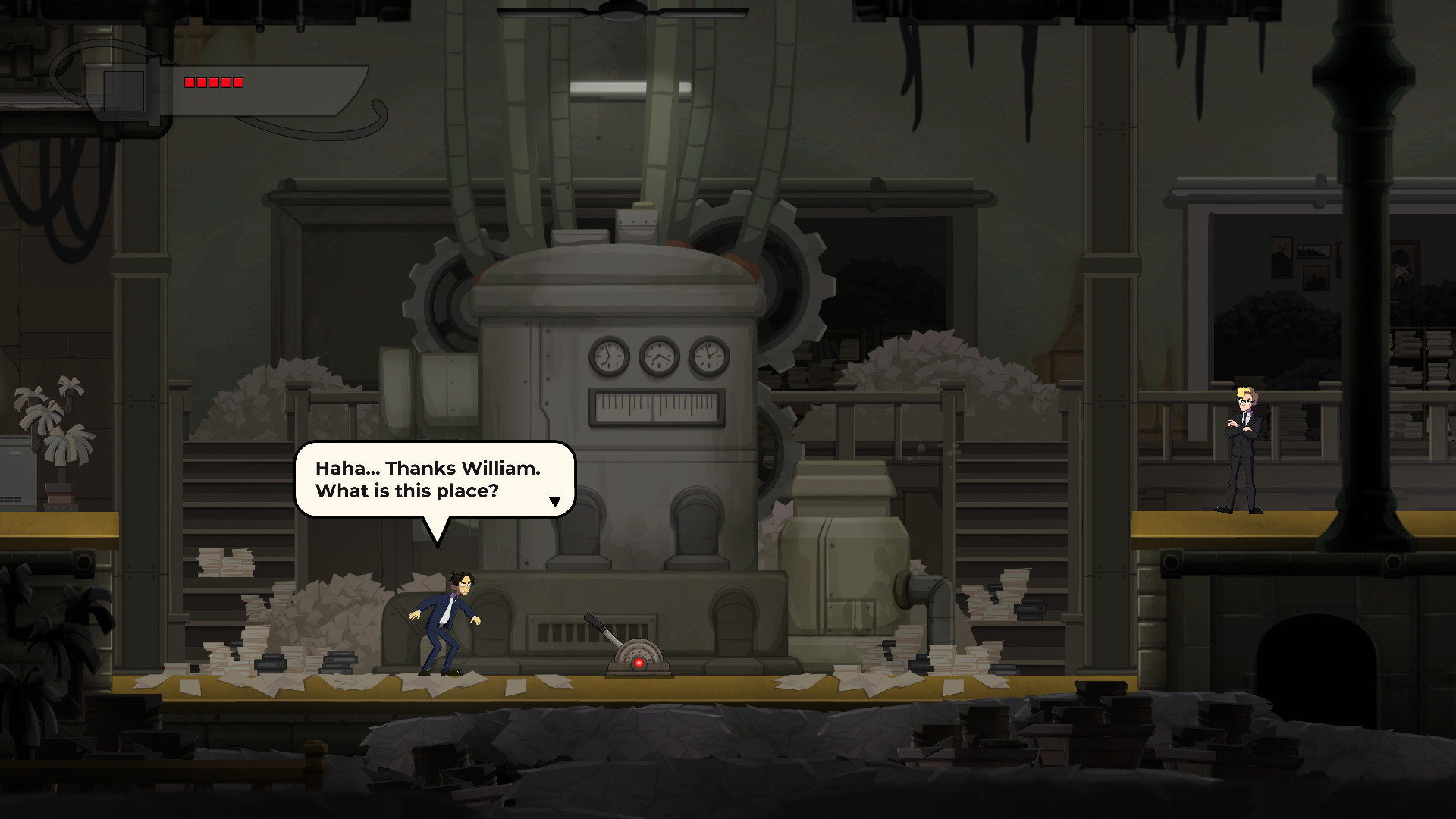
Task: Click the glowing red indicator on the lever base
Action: pos(639,661)
